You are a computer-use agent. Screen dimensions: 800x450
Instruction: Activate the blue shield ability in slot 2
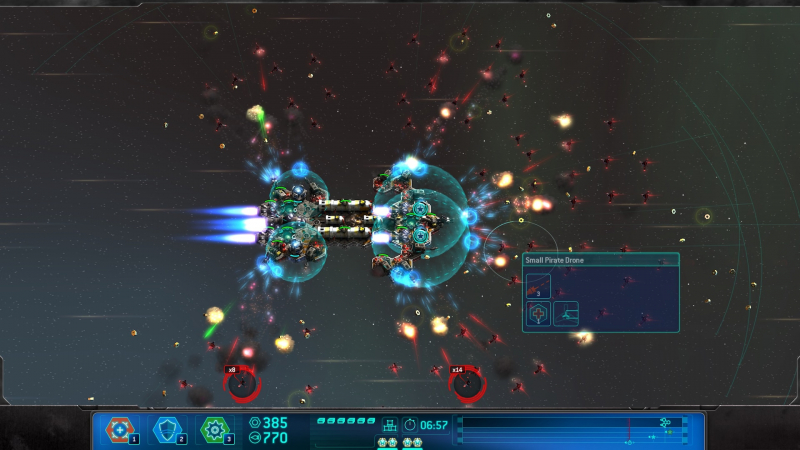[167, 430]
